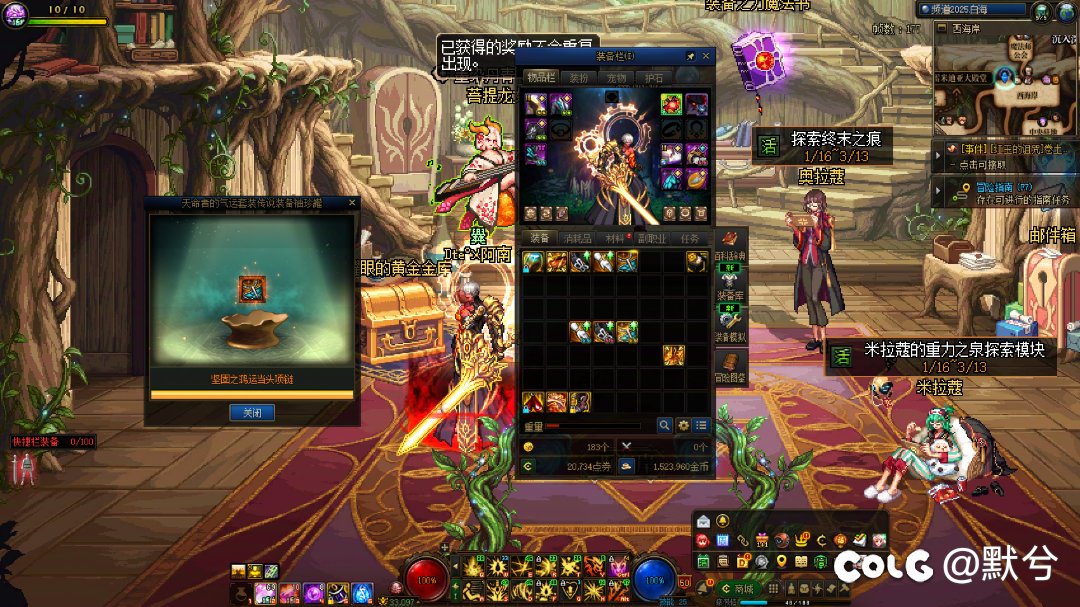Open 百科辞典 from the inventory side panel
The width and height of the screenshot is (1080, 607).
[x=730, y=262]
